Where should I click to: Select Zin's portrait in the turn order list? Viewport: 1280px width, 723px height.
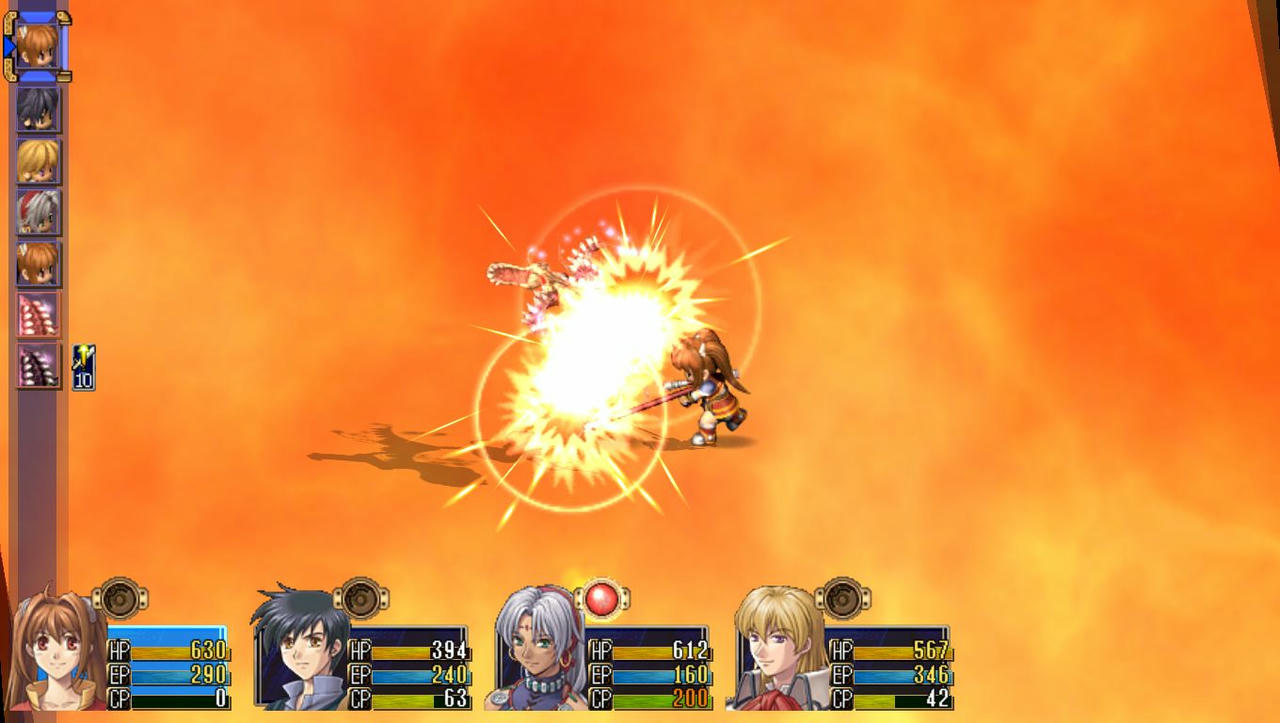tap(38, 211)
